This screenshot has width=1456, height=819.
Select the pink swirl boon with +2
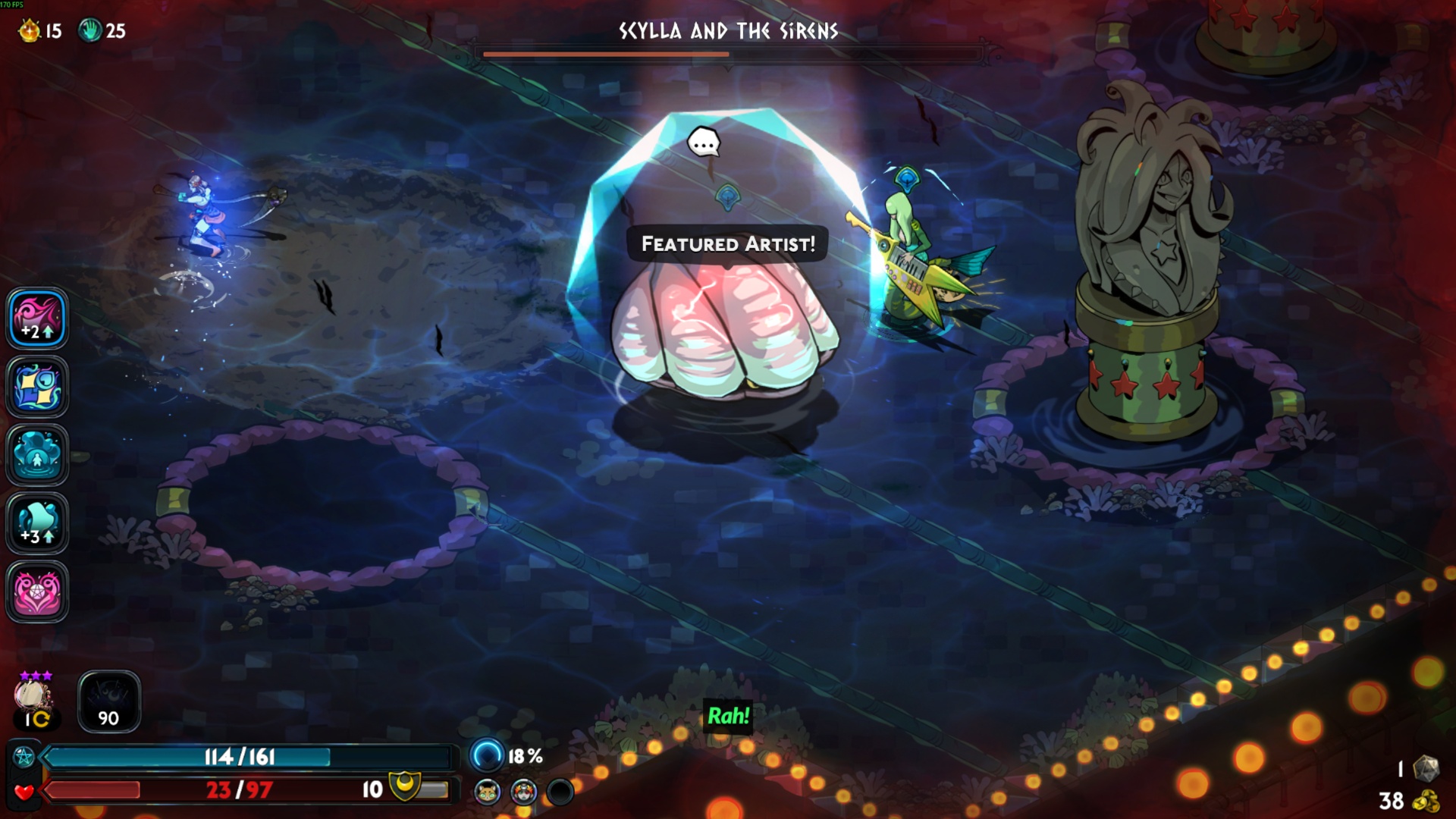point(37,318)
